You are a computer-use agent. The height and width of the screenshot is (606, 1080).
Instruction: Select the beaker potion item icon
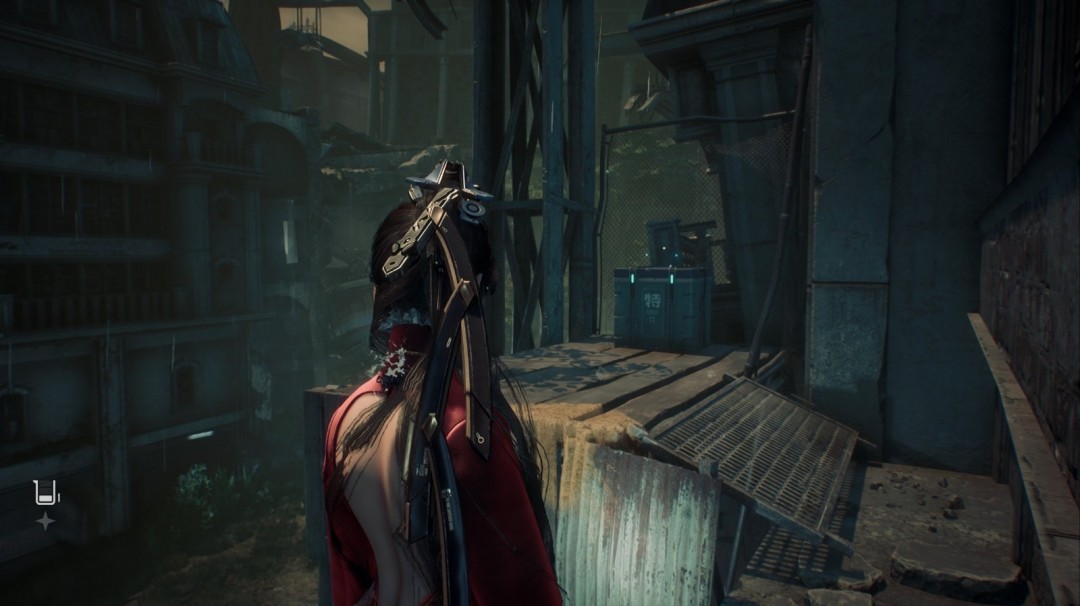pyautogui.click(x=46, y=493)
